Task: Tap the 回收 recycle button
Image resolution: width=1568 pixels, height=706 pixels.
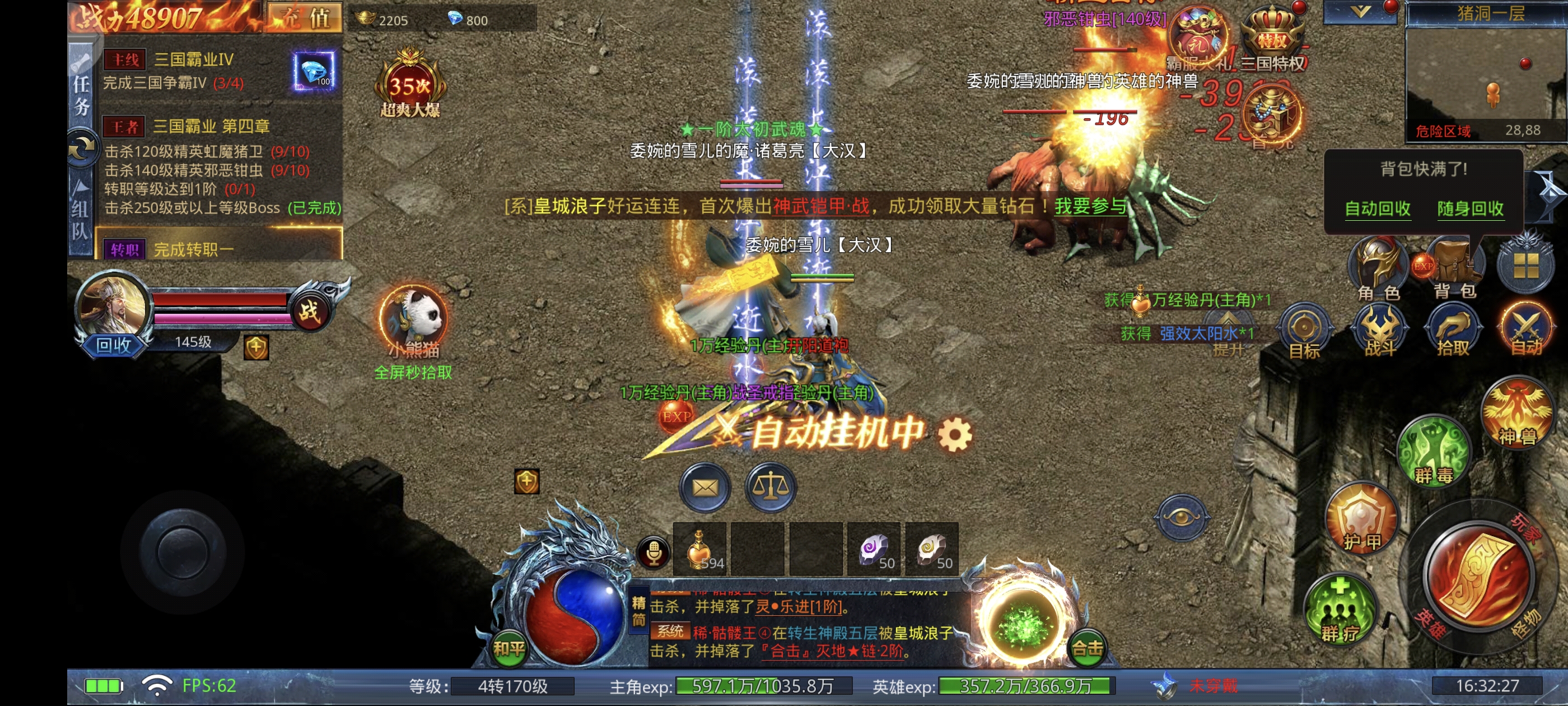Action: (113, 345)
